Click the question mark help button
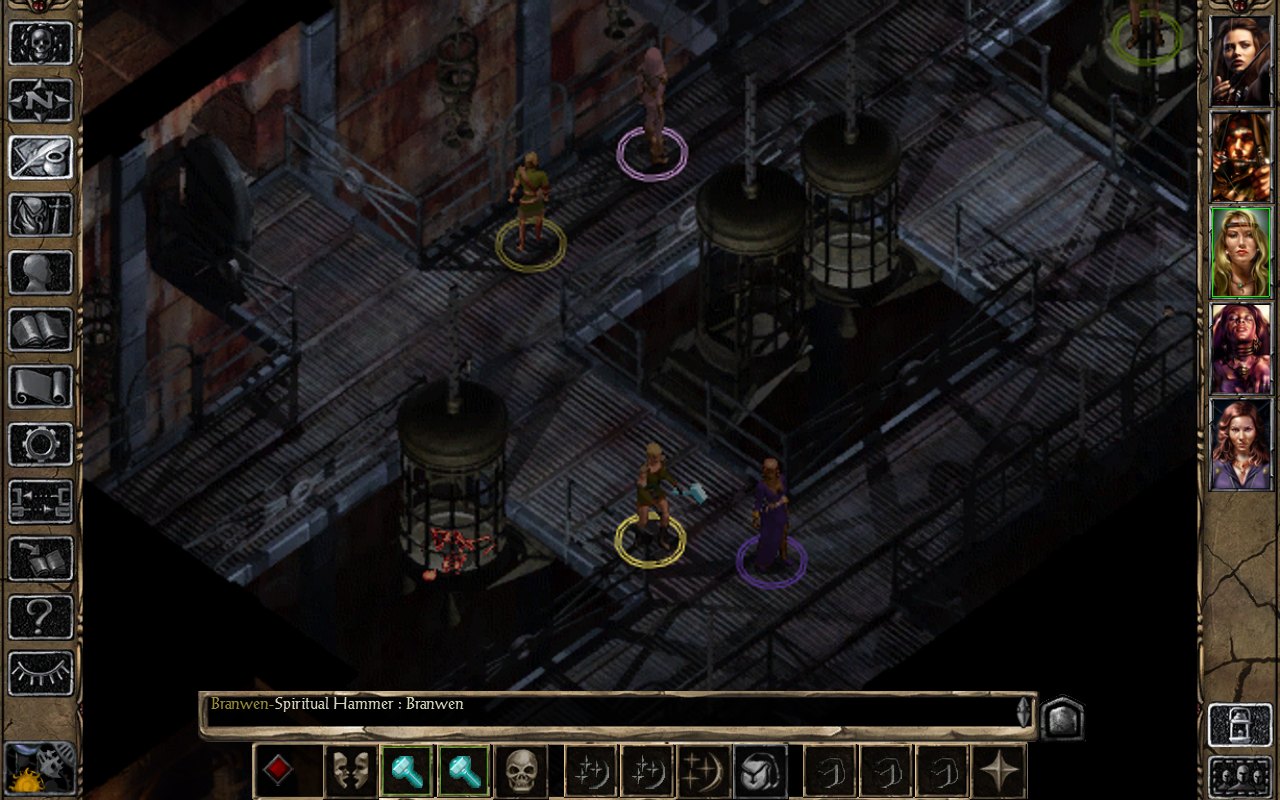This screenshot has height=800, width=1280. pos(41,616)
